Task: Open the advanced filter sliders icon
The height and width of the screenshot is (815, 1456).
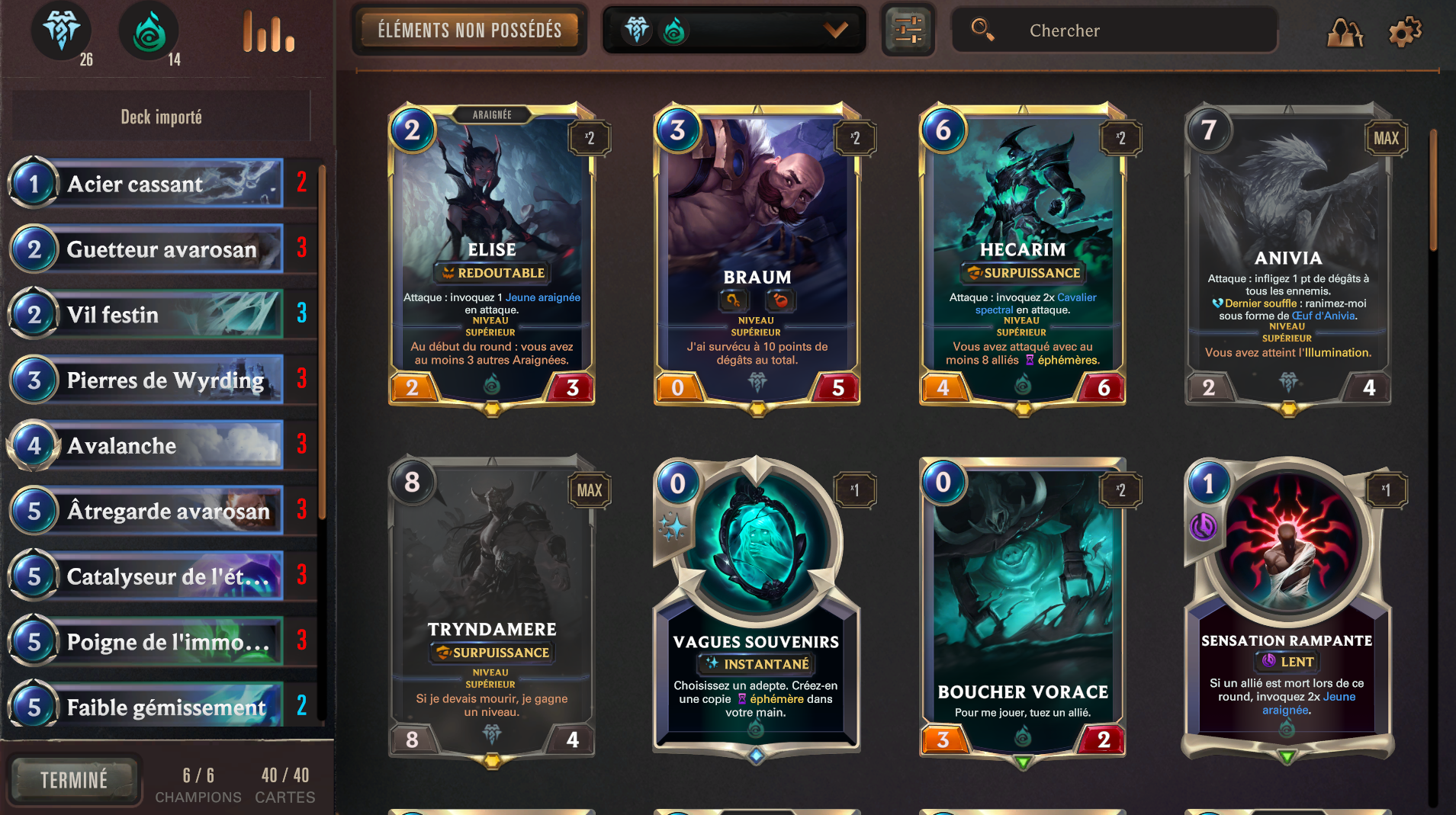Action: 908,30
